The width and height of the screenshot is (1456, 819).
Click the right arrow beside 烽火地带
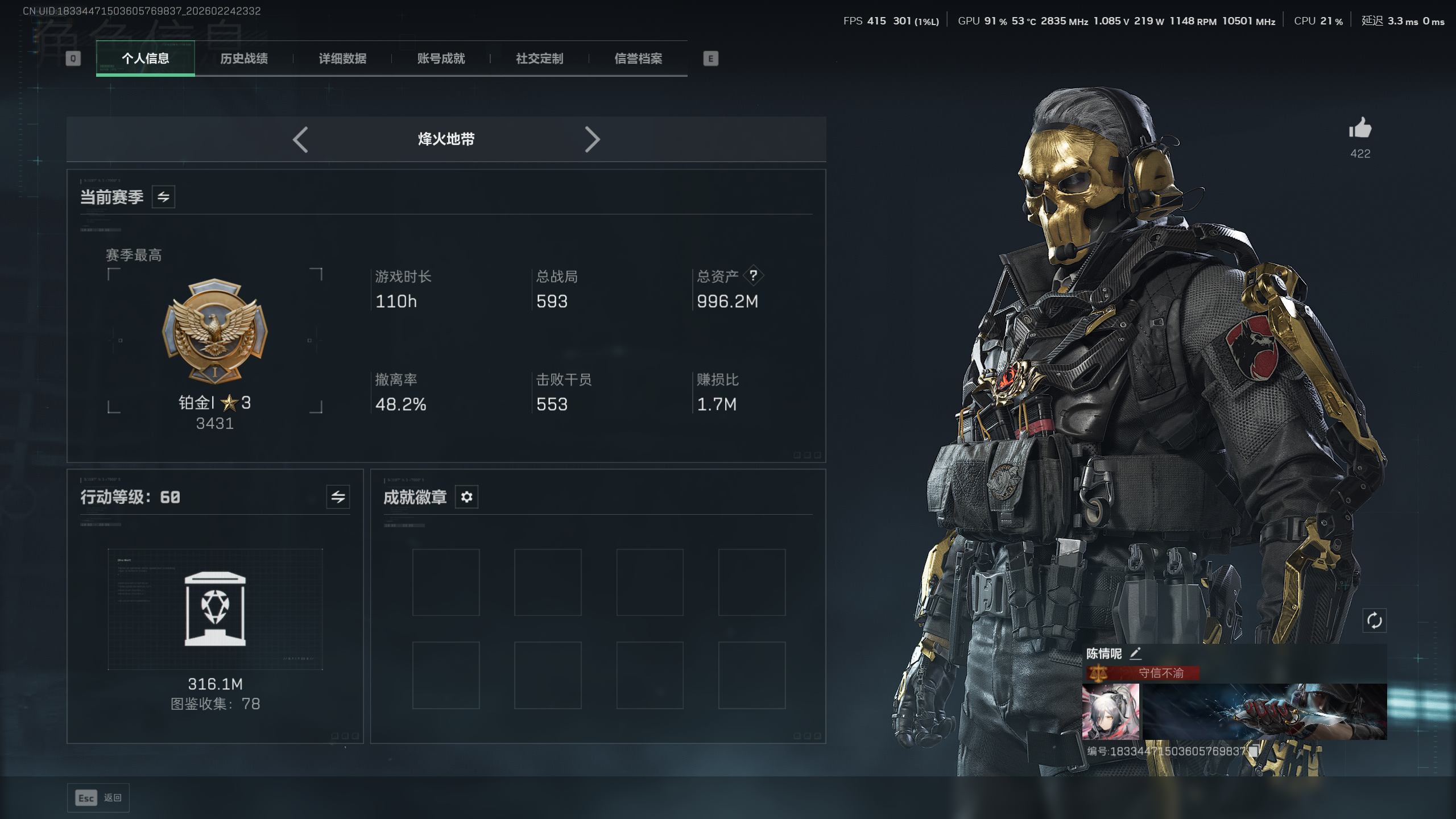592,139
